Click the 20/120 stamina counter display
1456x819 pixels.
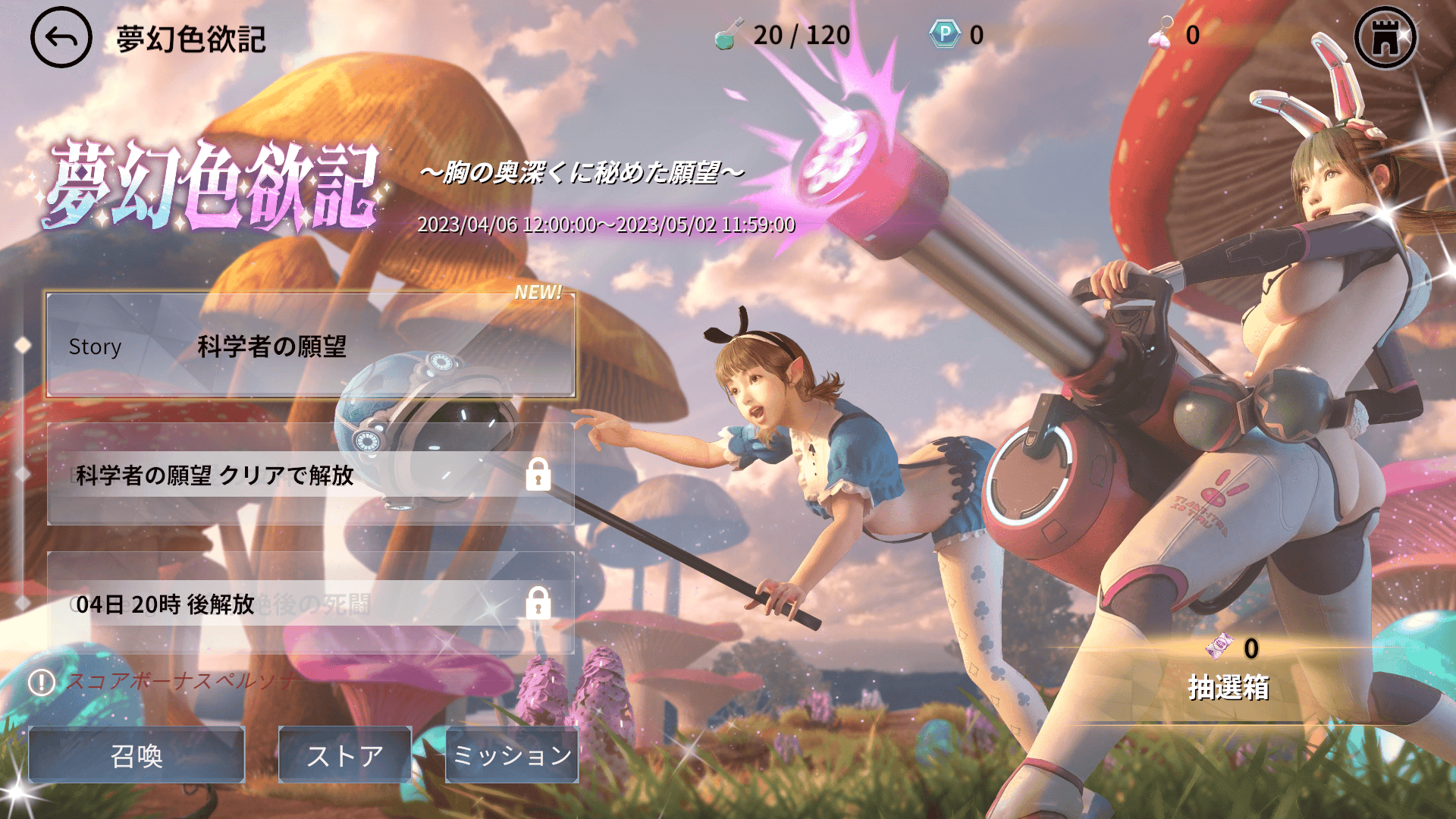tap(802, 33)
